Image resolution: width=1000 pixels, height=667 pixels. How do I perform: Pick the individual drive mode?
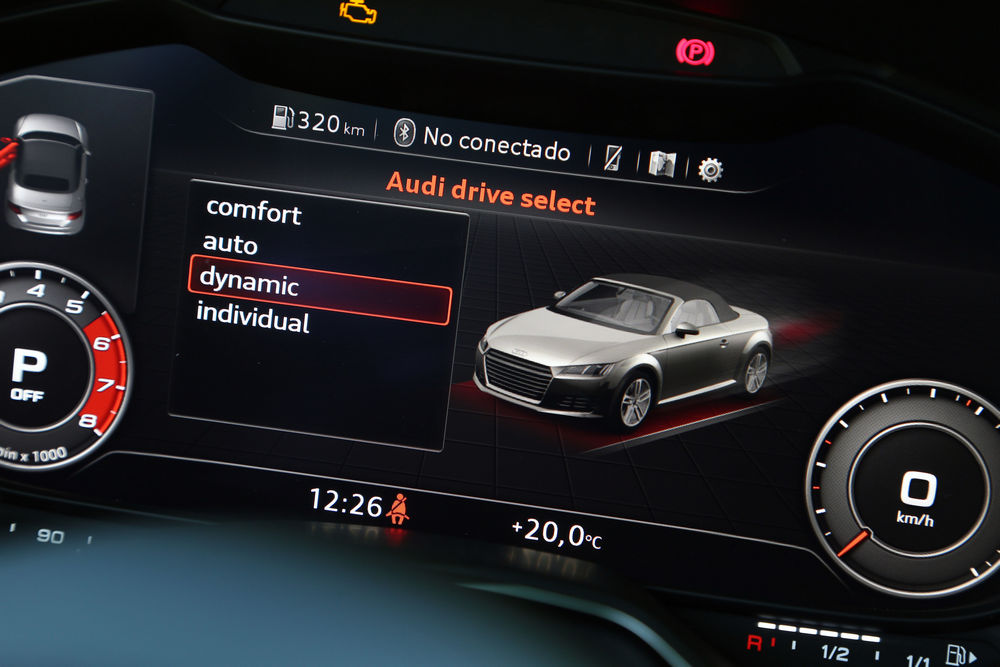coord(252,318)
